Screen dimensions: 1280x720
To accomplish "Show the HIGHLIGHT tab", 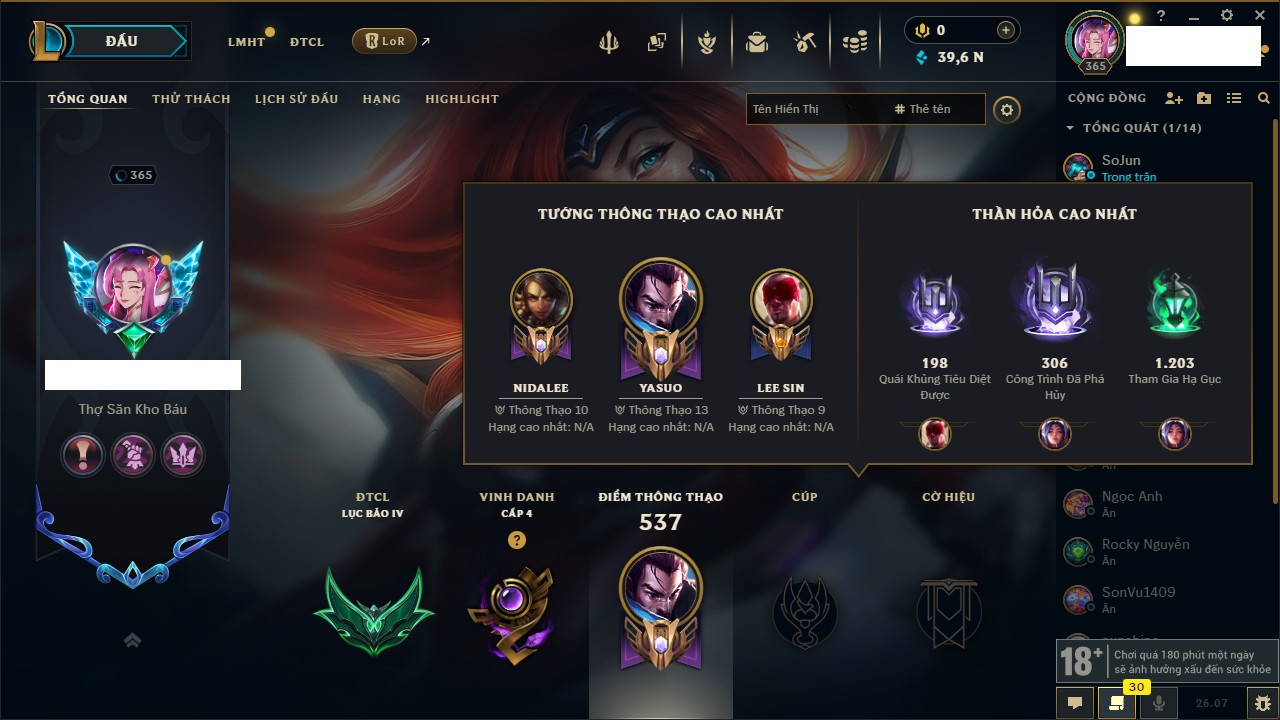I will click(x=461, y=99).
